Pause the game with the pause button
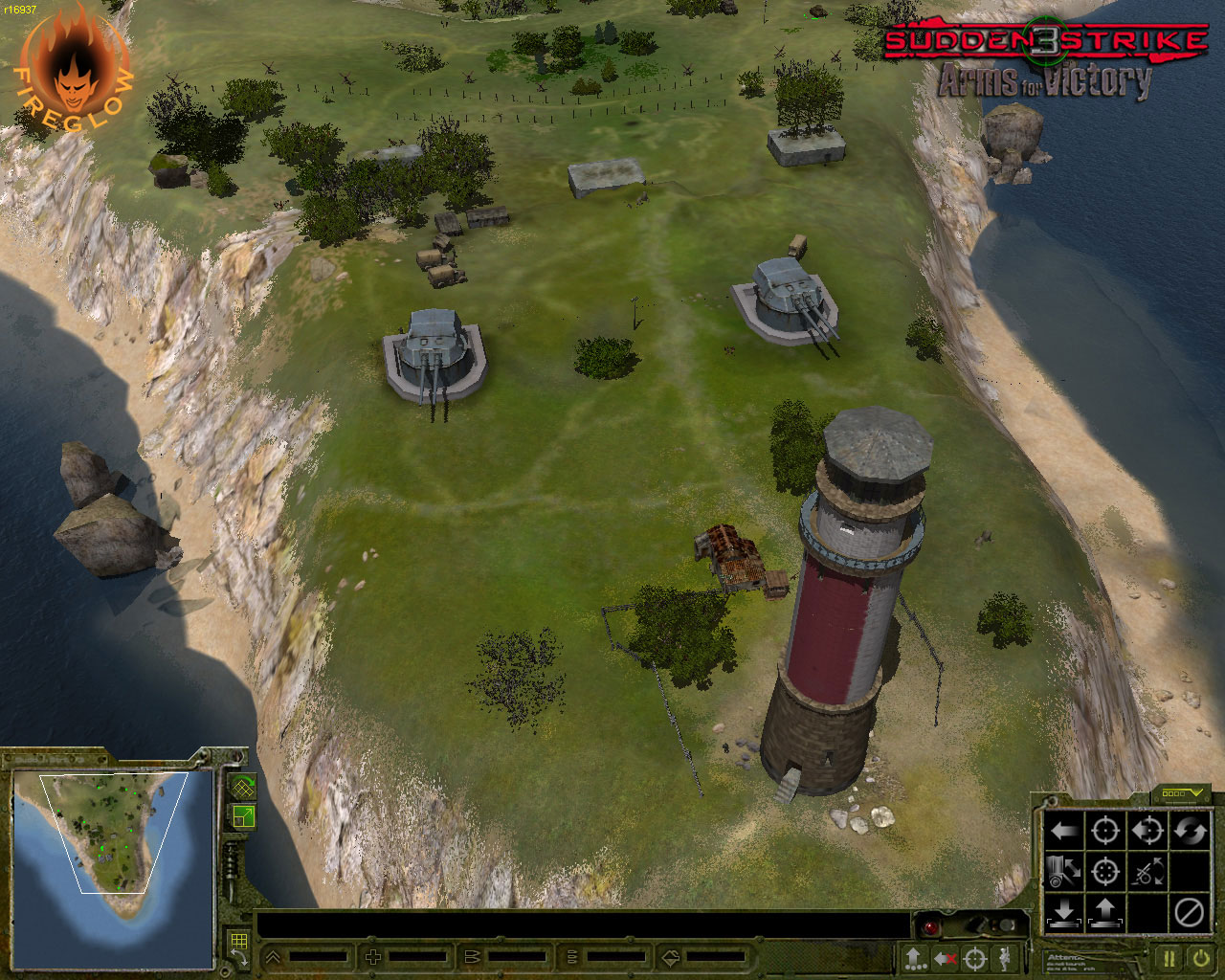Viewport: 1225px width, 980px height. pos(1169,958)
